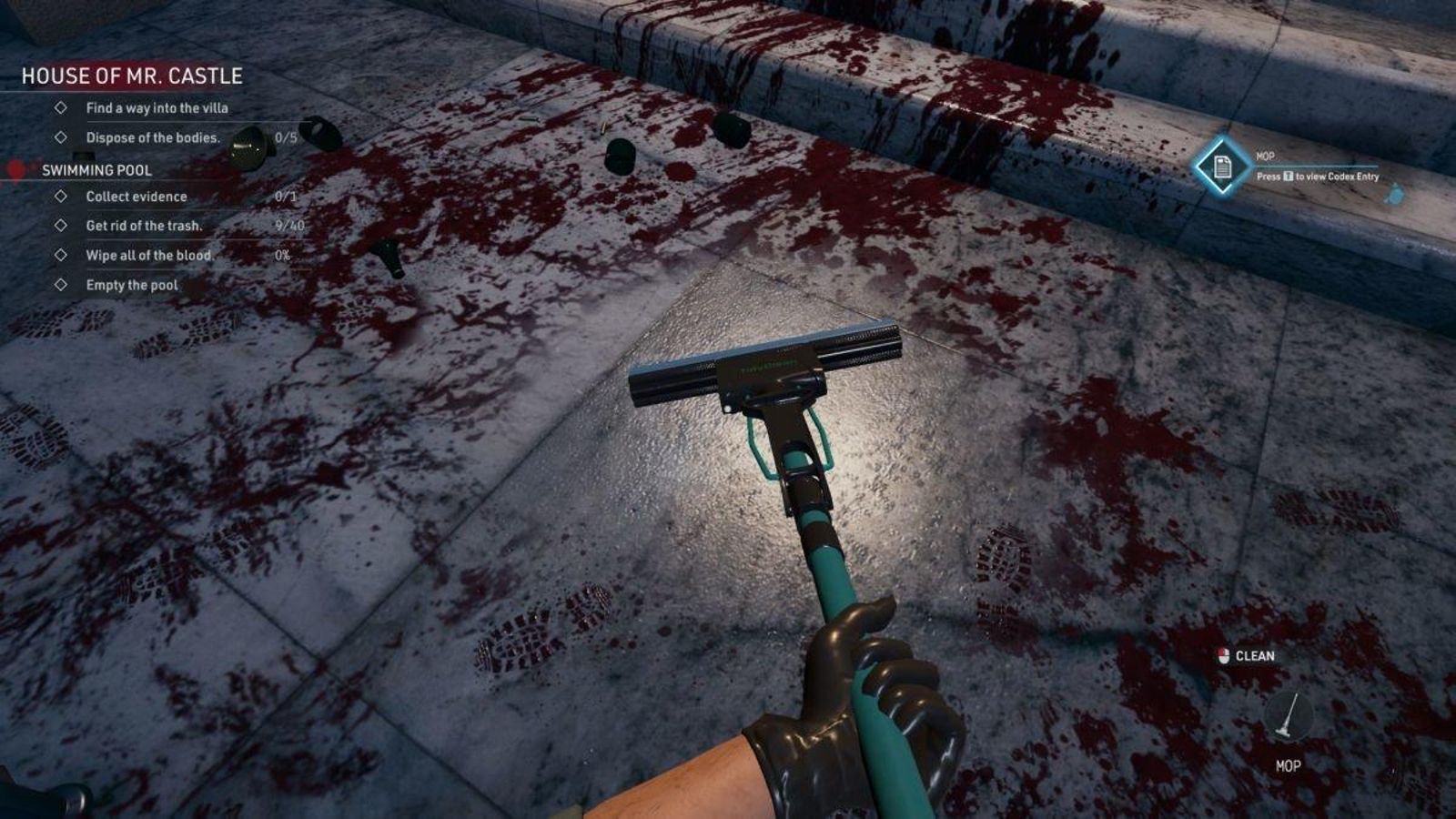This screenshot has width=1456, height=819.
Task: Collapse the Dispose of the bodies entry
Action: pyautogui.click(x=62, y=137)
